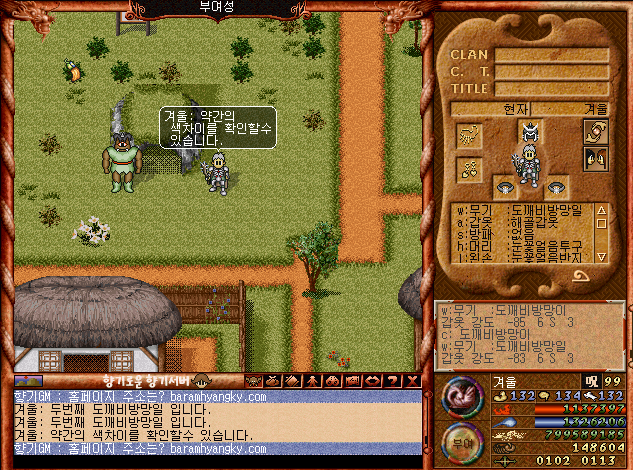
Task: Close the game with the X icon
Action: point(412,380)
